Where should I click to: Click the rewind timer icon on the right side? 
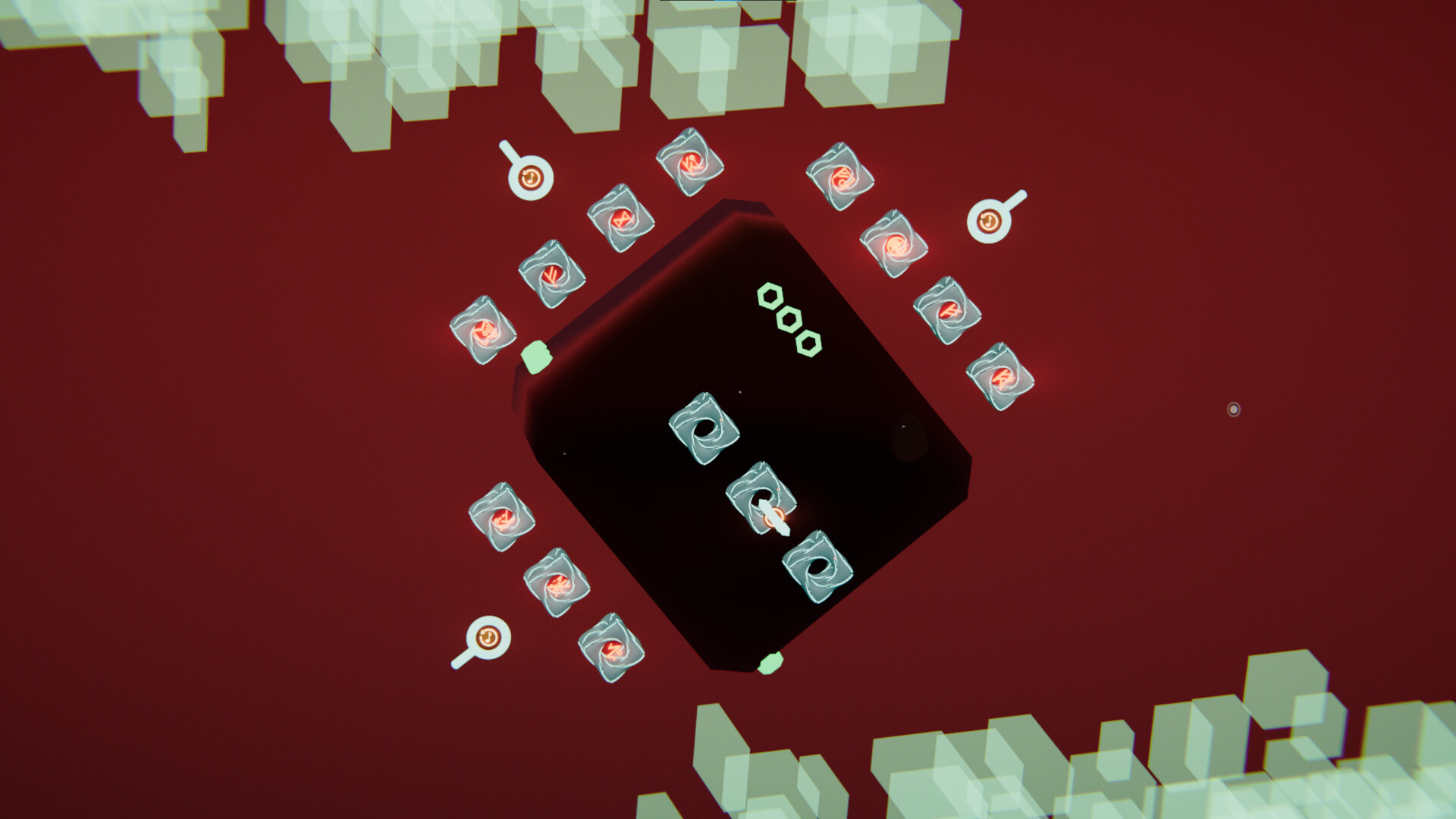click(990, 221)
